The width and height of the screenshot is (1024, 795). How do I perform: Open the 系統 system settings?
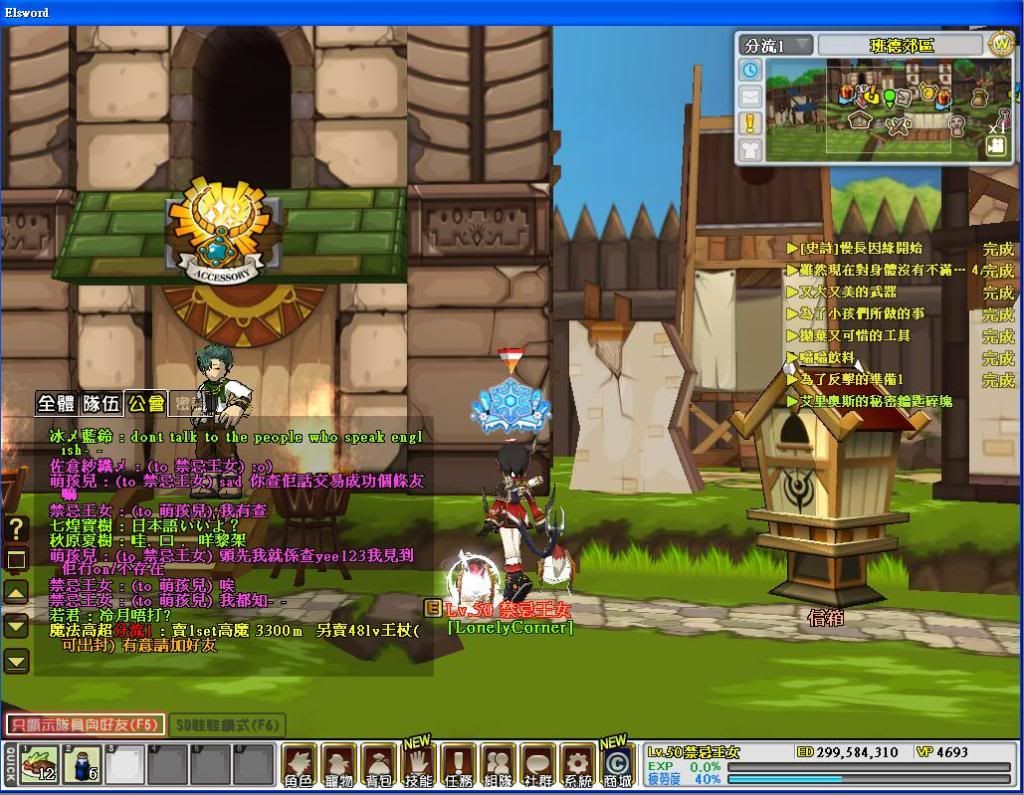pyautogui.click(x=578, y=765)
